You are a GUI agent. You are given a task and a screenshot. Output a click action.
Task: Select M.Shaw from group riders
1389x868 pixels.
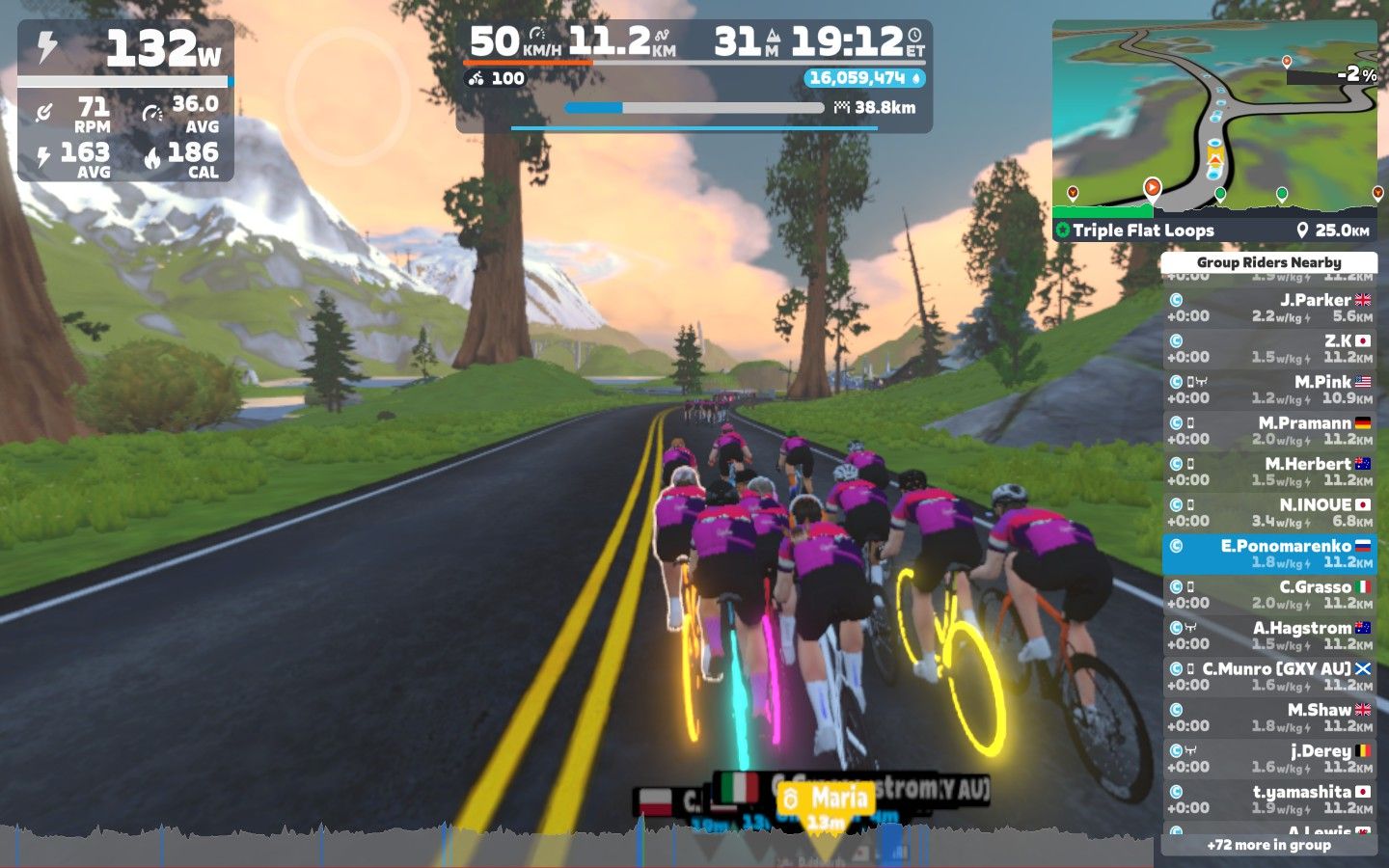pyautogui.click(x=1268, y=718)
